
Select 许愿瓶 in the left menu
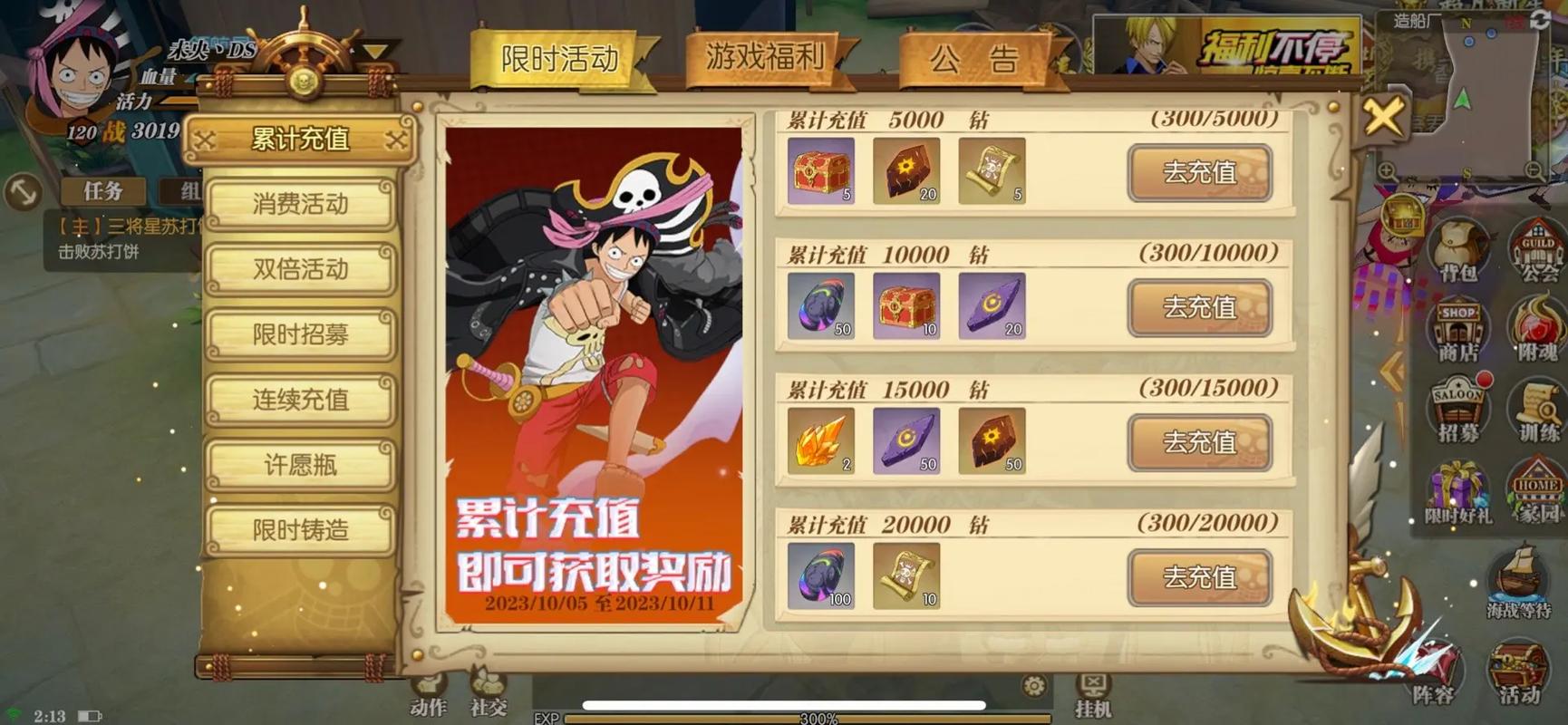tap(300, 465)
